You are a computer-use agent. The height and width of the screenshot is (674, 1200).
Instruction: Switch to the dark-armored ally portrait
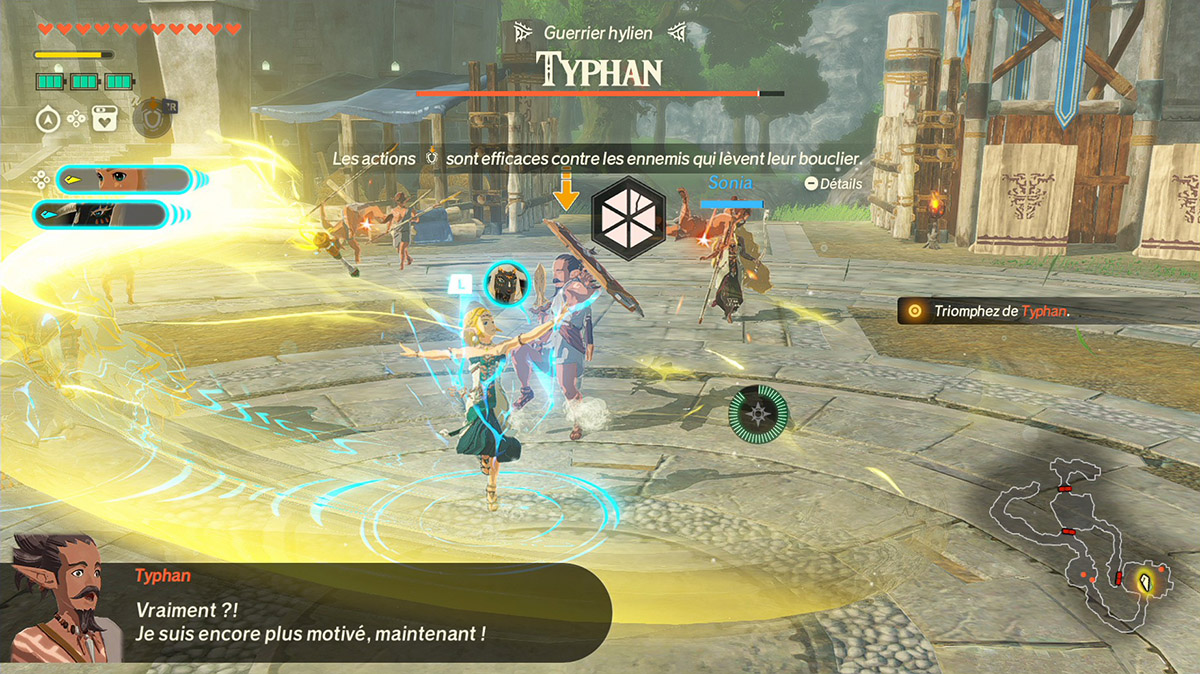click(x=100, y=214)
